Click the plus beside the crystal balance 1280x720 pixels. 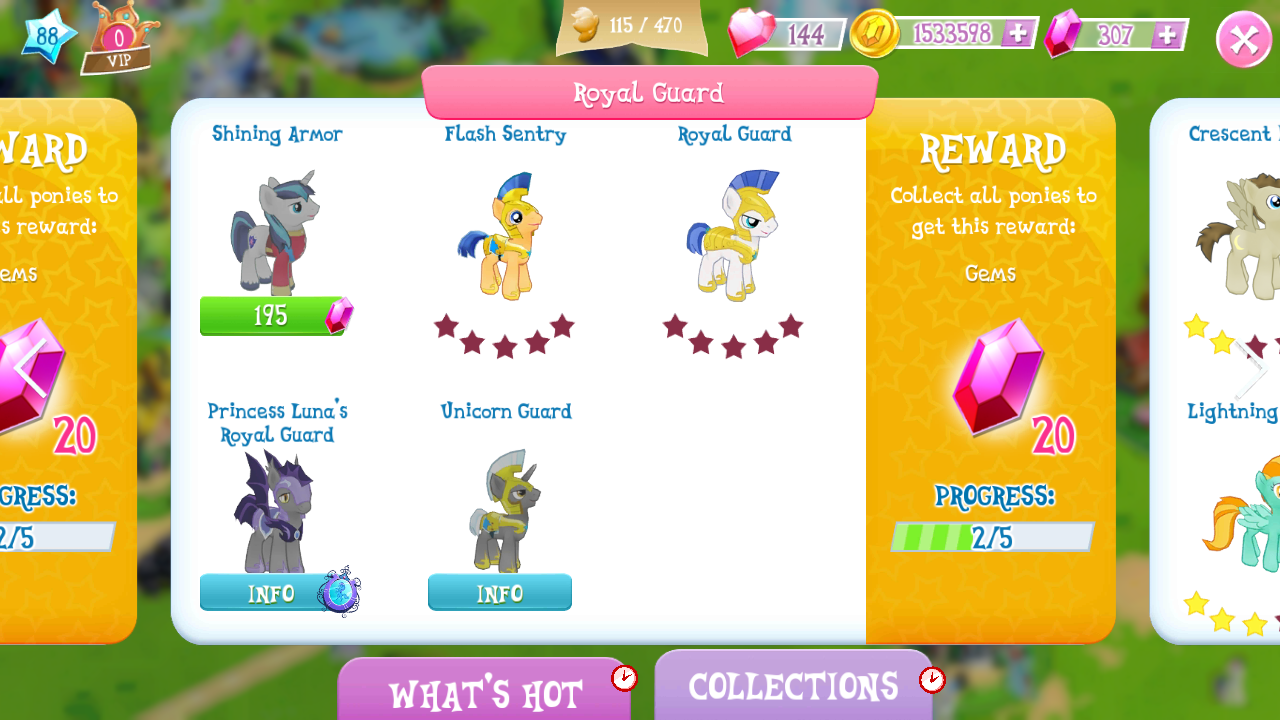1166,33
